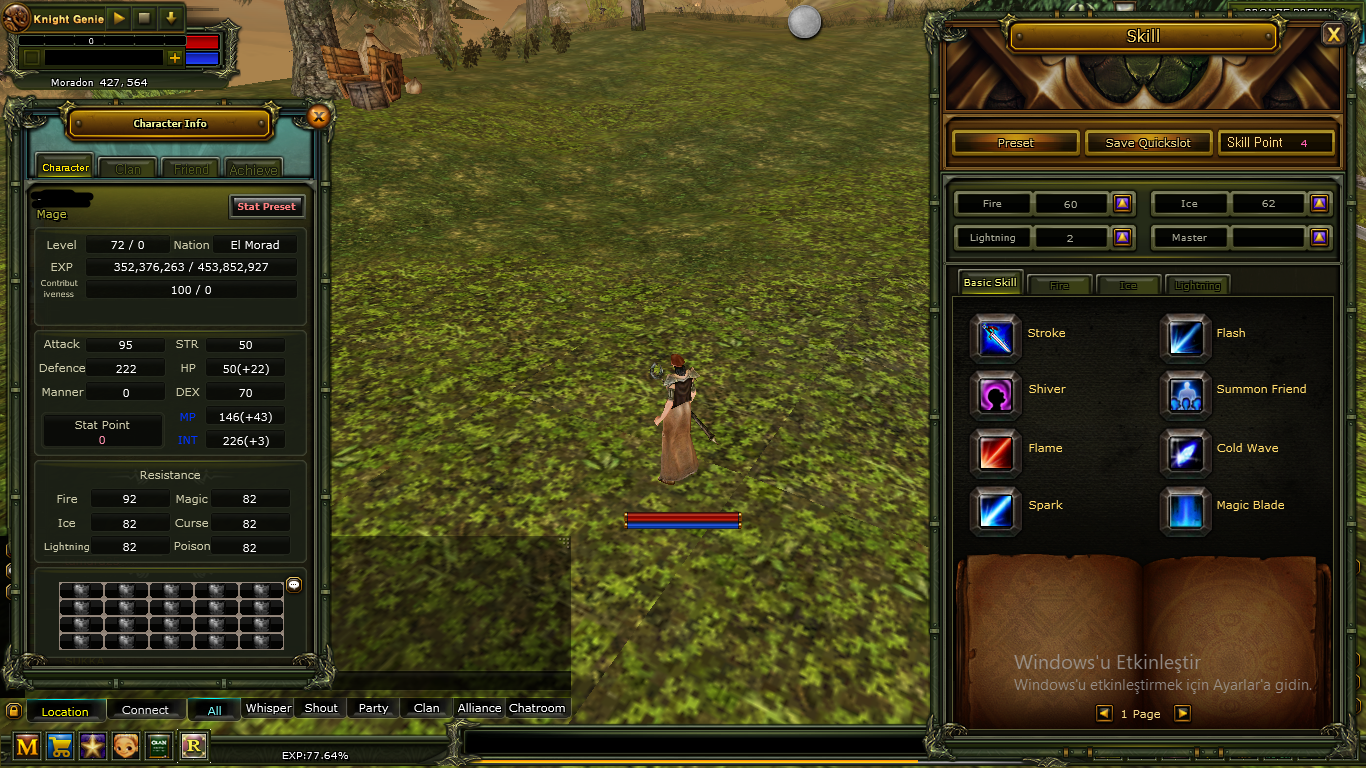The height and width of the screenshot is (768, 1366).
Task: Click the gold star icon in the taskbar
Action: coord(93,746)
